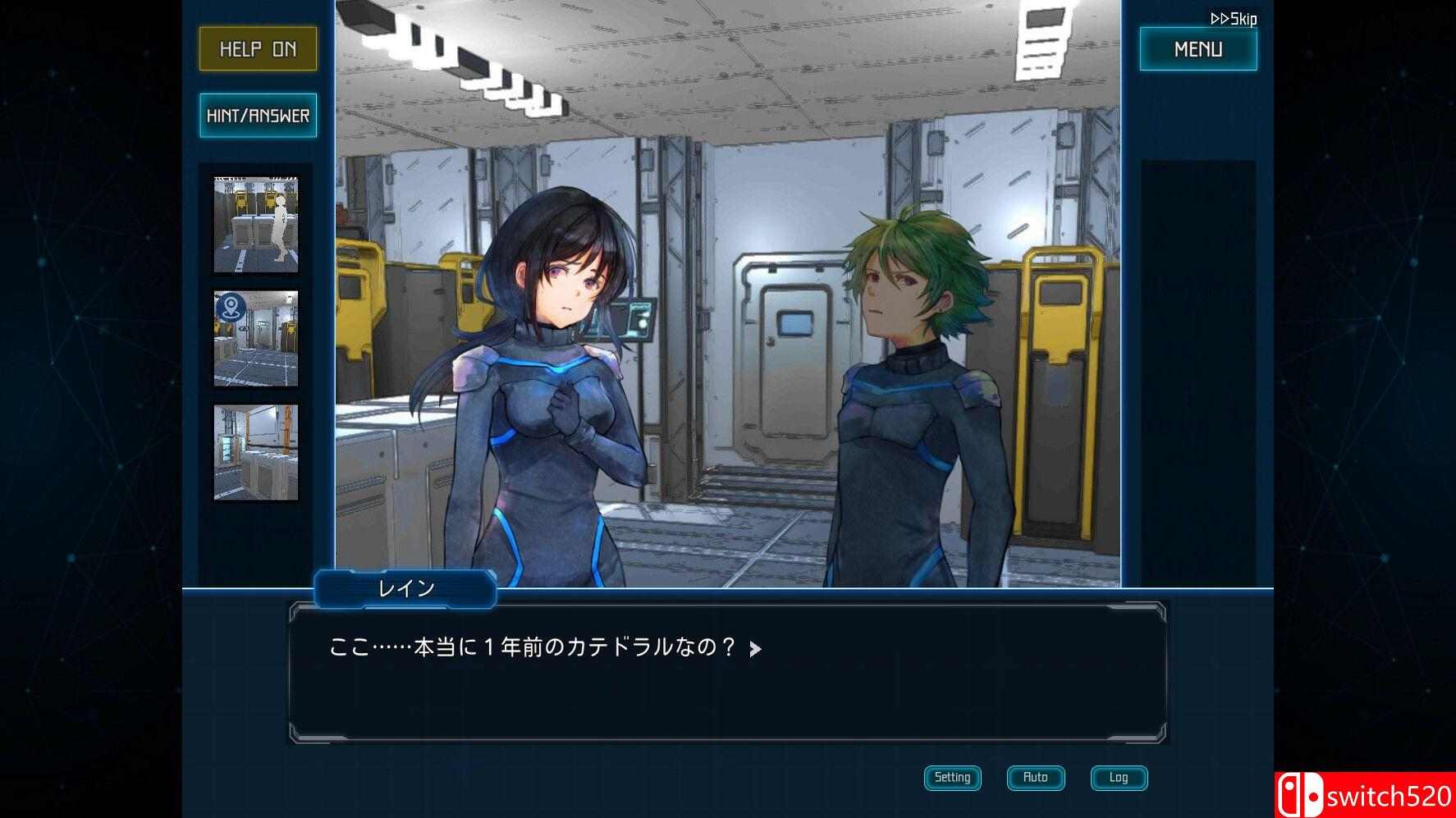Select the pinned middle scene thumbnail
The image size is (1456, 818).
pyautogui.click(x=257, y=338)
